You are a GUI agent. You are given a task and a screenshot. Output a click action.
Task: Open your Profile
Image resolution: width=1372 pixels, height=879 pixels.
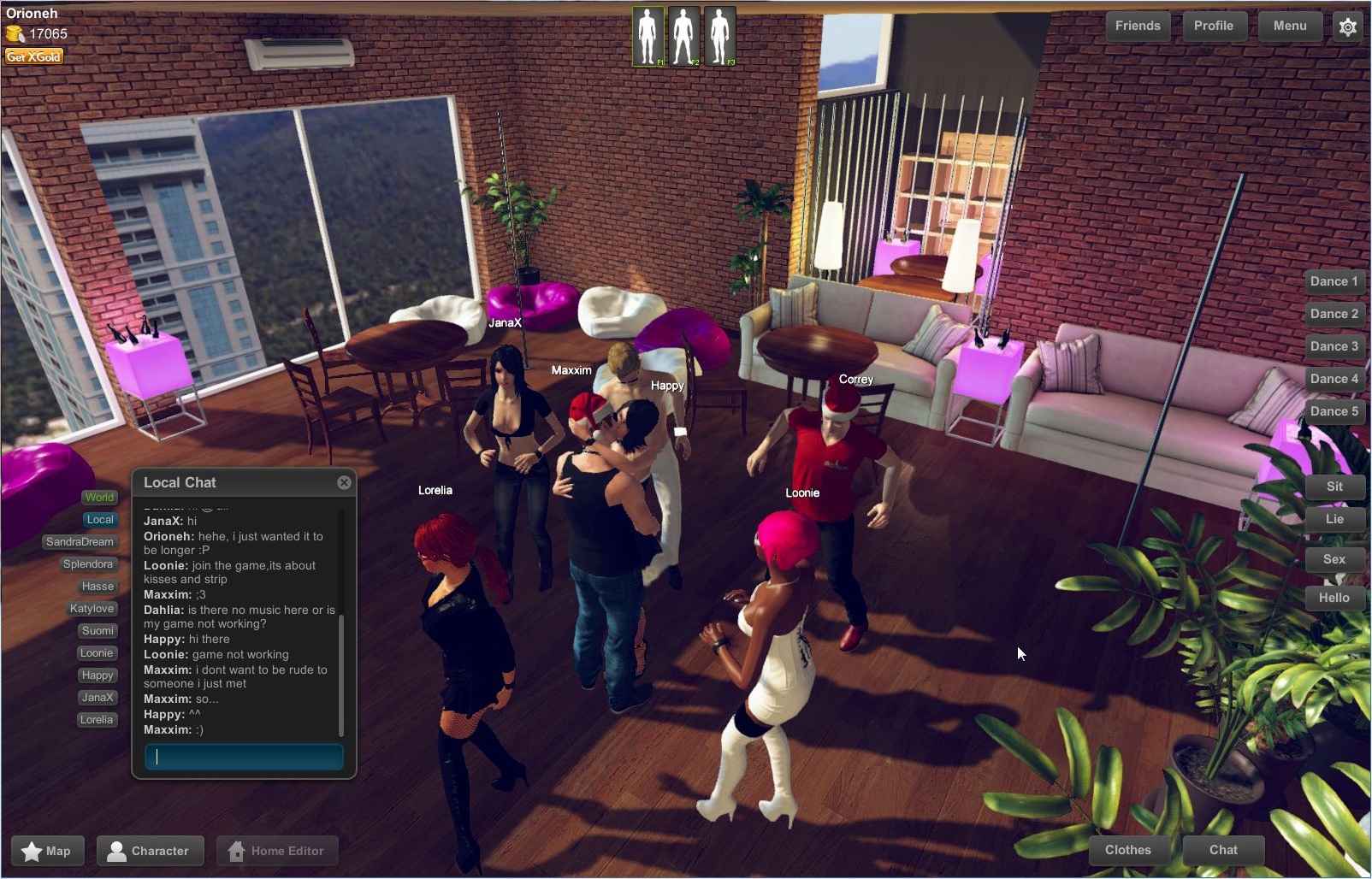pyautogui.click(x=1214, y=26)
